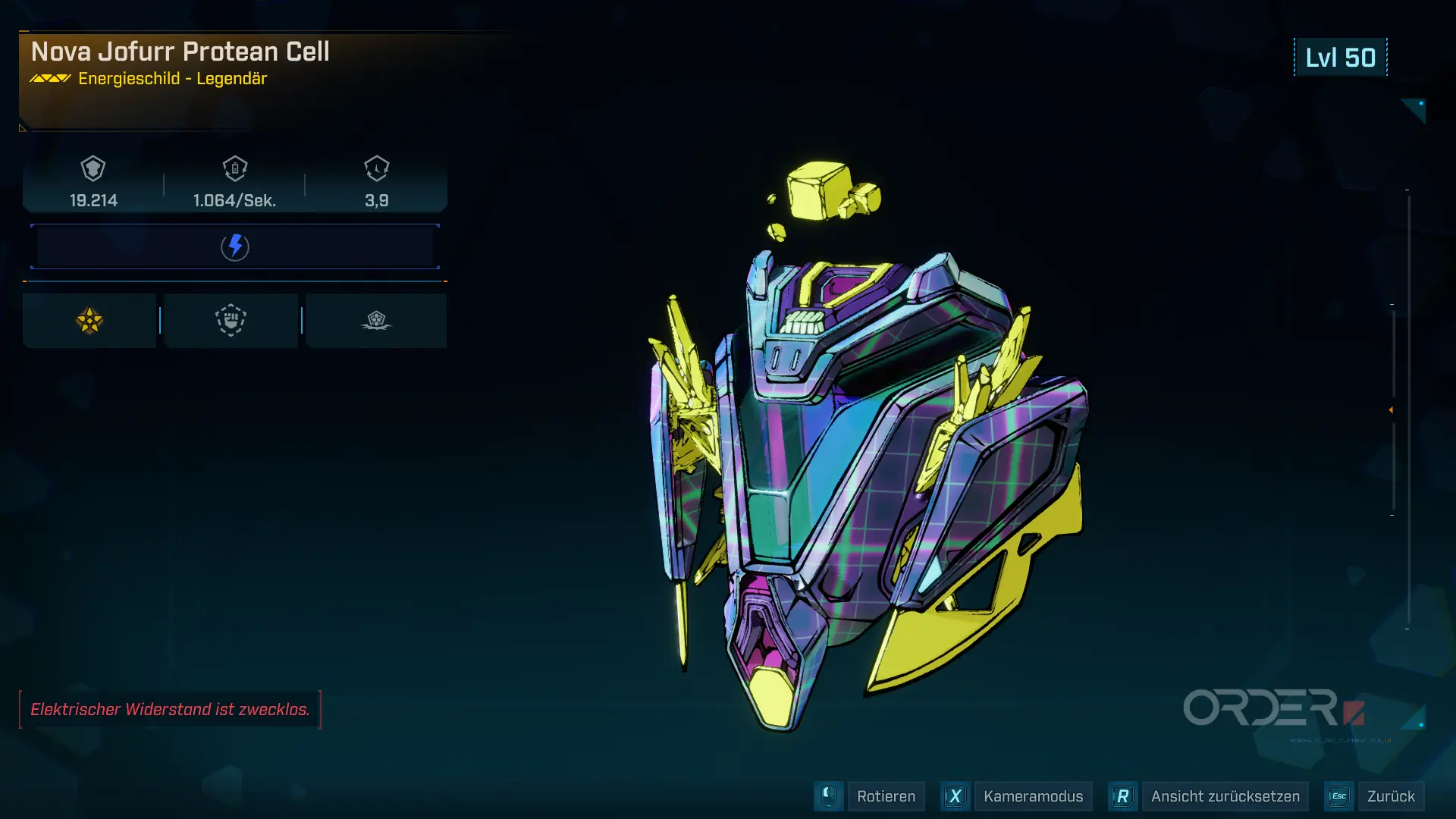The image size is (1456, 819).
Task: Inspect the fist emblem perk icon
Action: pos(231,321)
